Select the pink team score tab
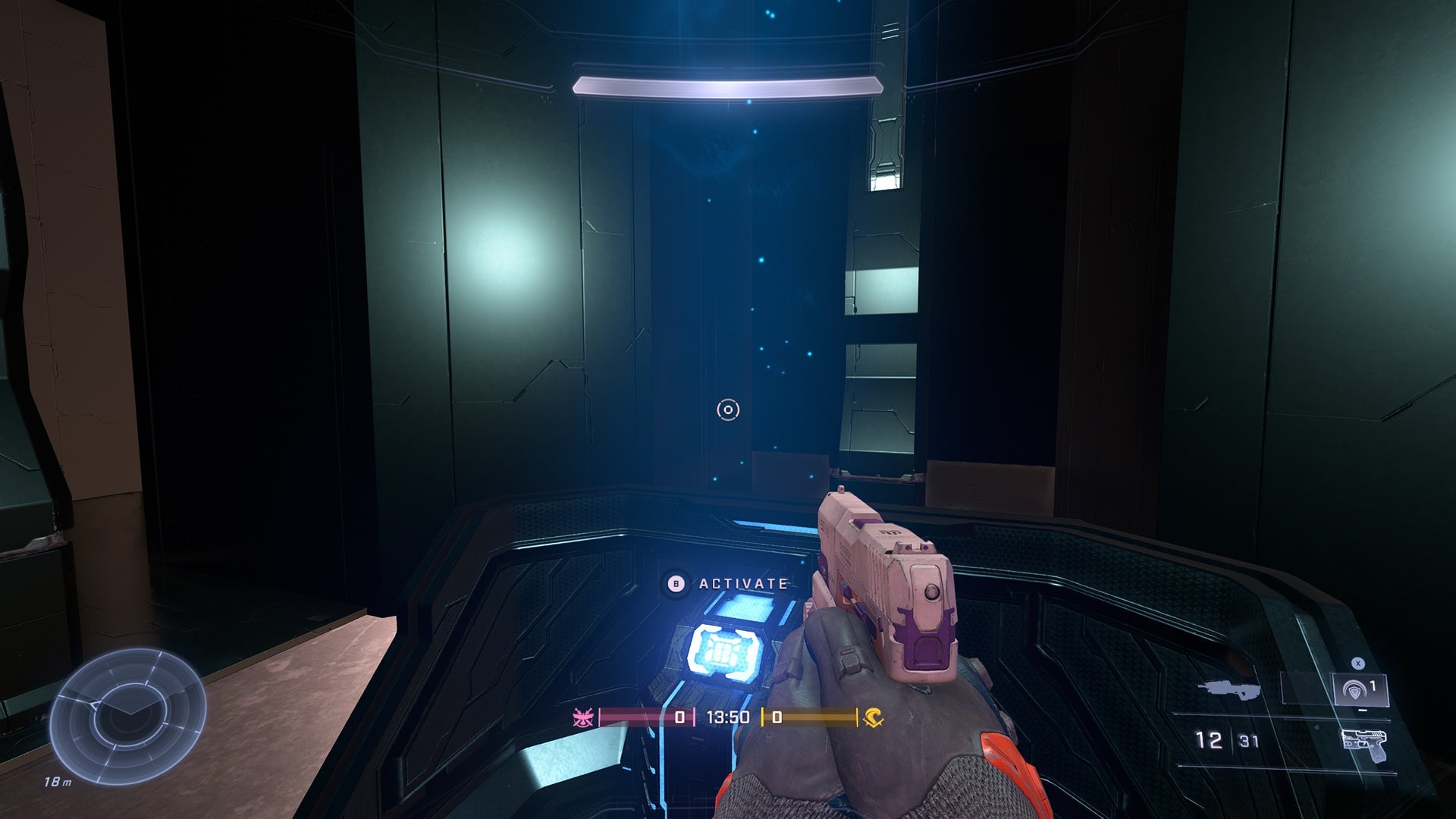 click(680, 717)
